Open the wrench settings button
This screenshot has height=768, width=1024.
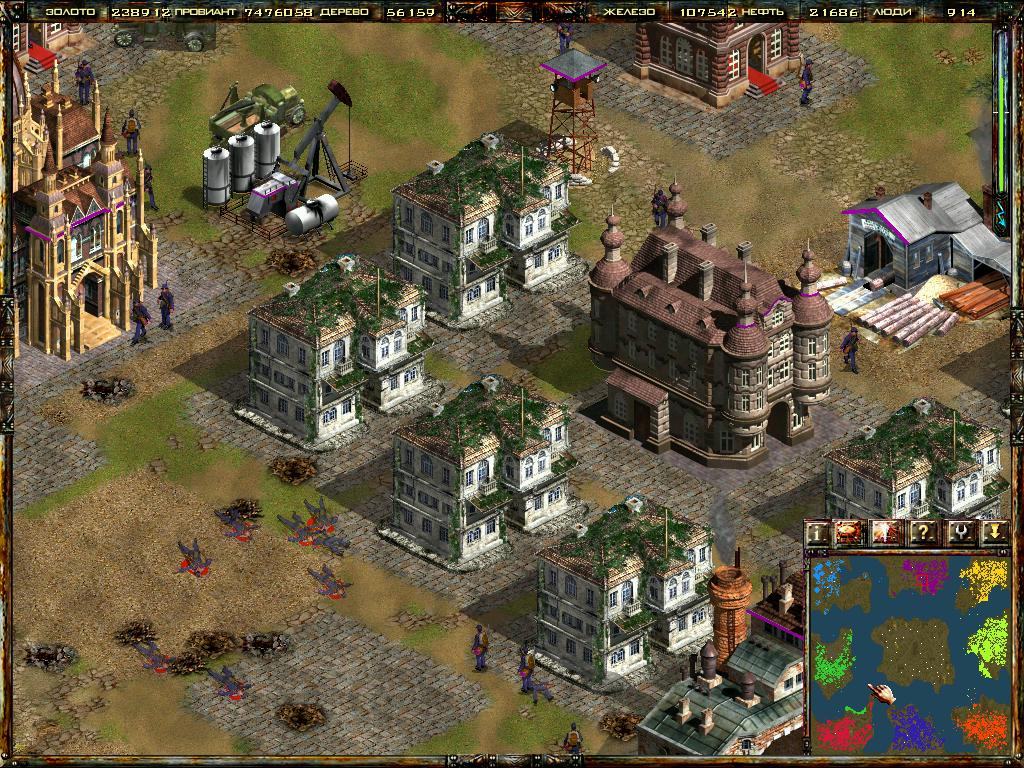click(958, 533)
